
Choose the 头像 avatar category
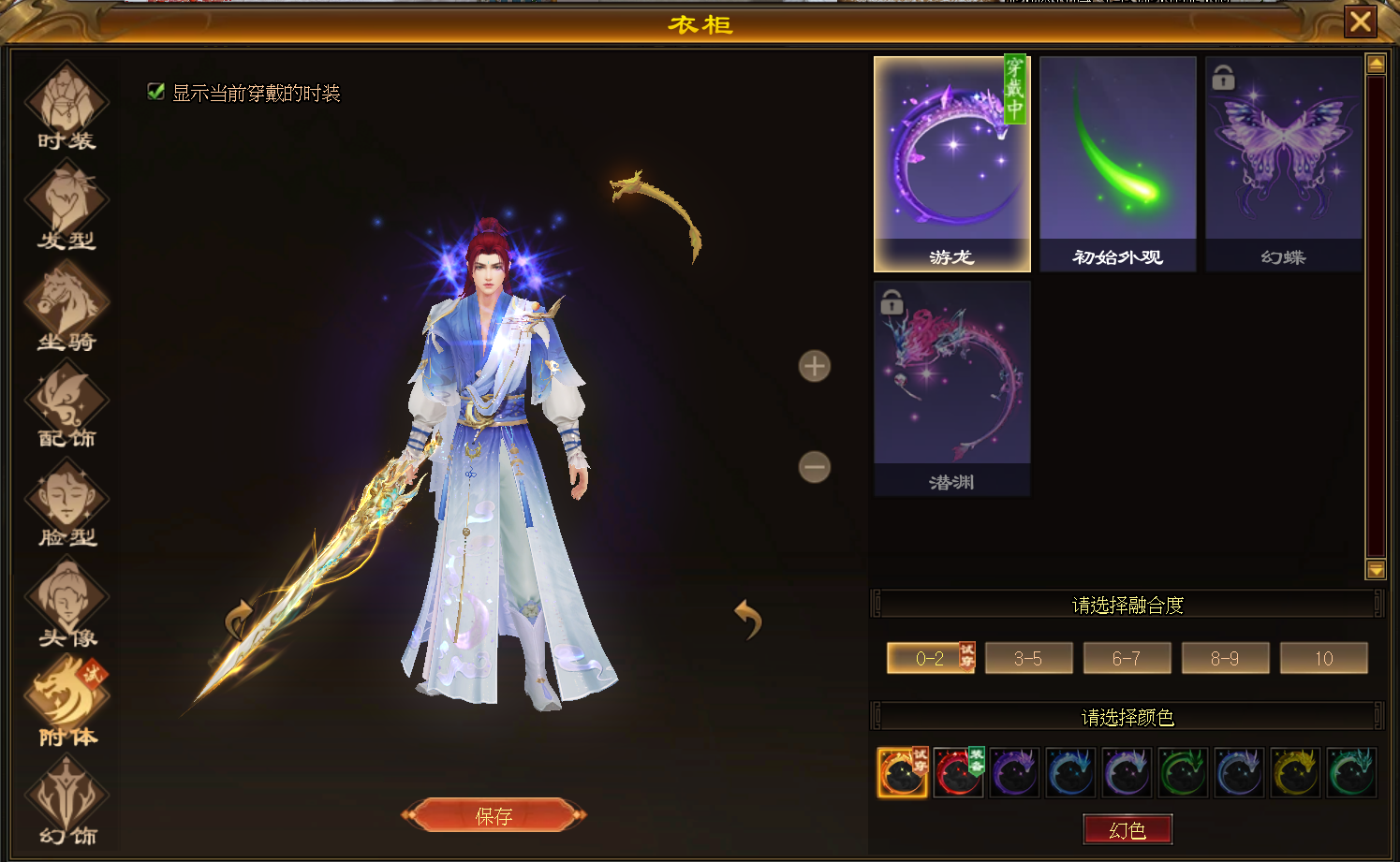(x=66, y=605)
